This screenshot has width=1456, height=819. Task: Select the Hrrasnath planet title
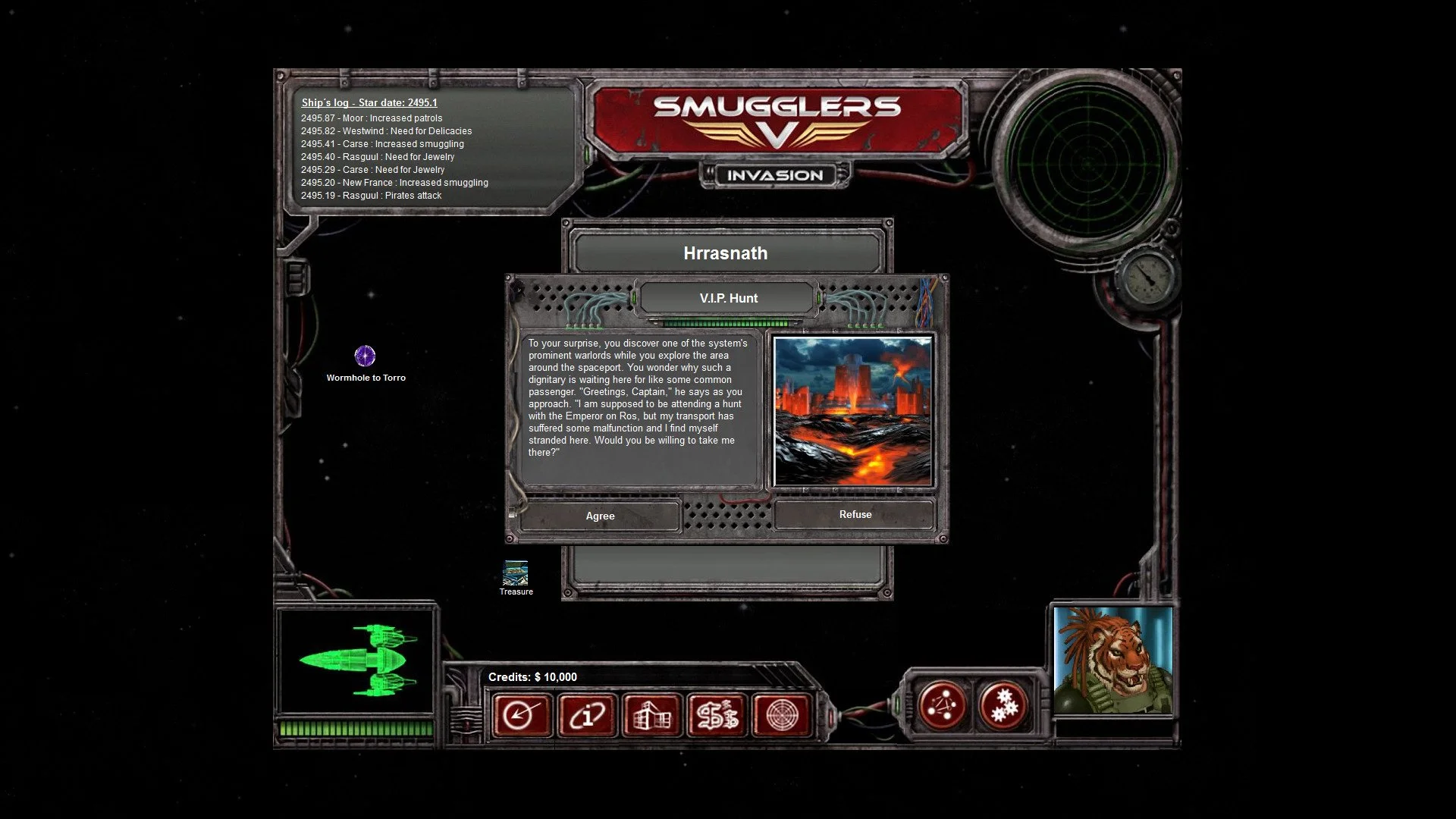pos(725,253)
